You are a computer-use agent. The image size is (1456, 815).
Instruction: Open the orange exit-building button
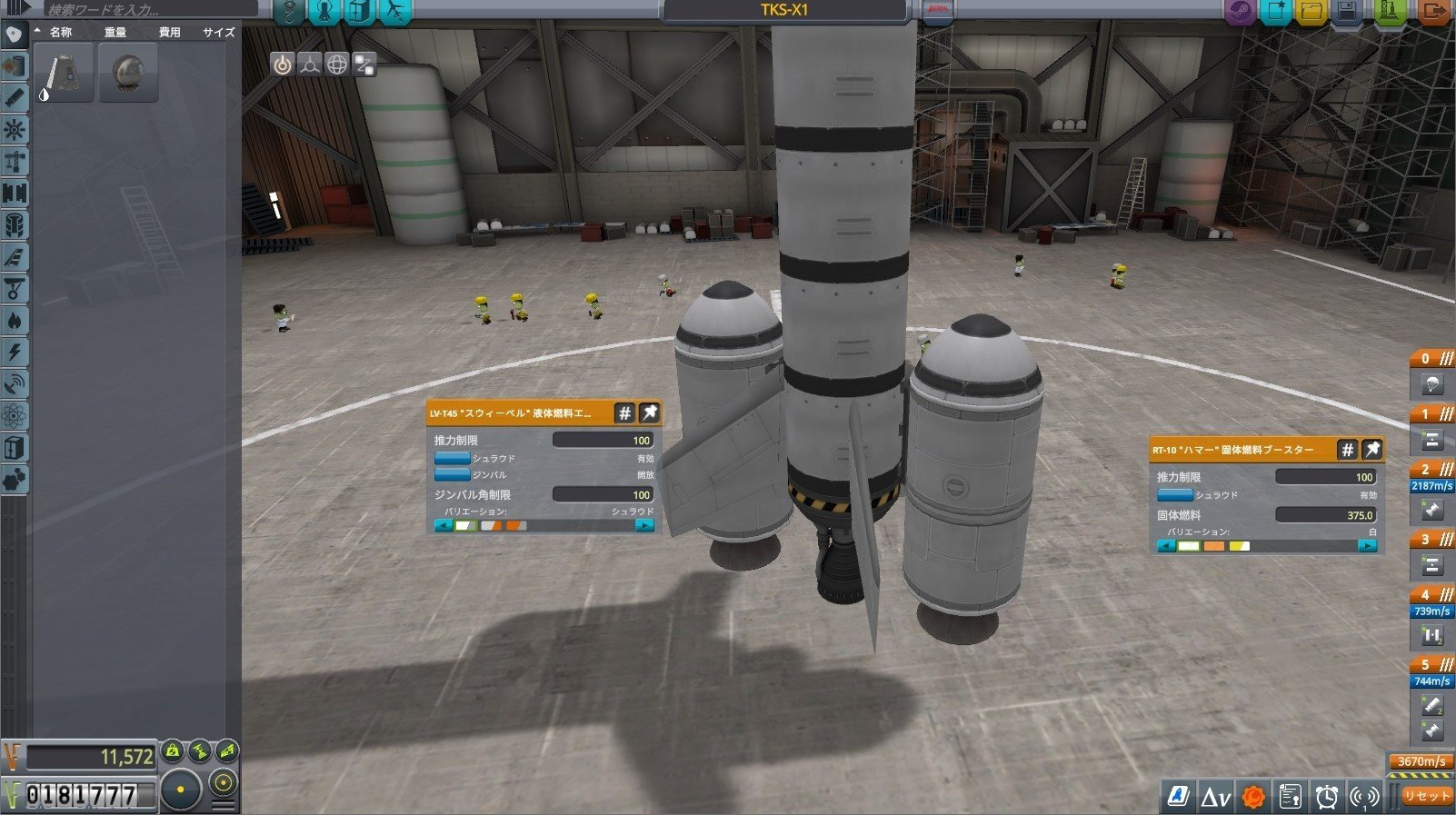tap(1433, 11)
